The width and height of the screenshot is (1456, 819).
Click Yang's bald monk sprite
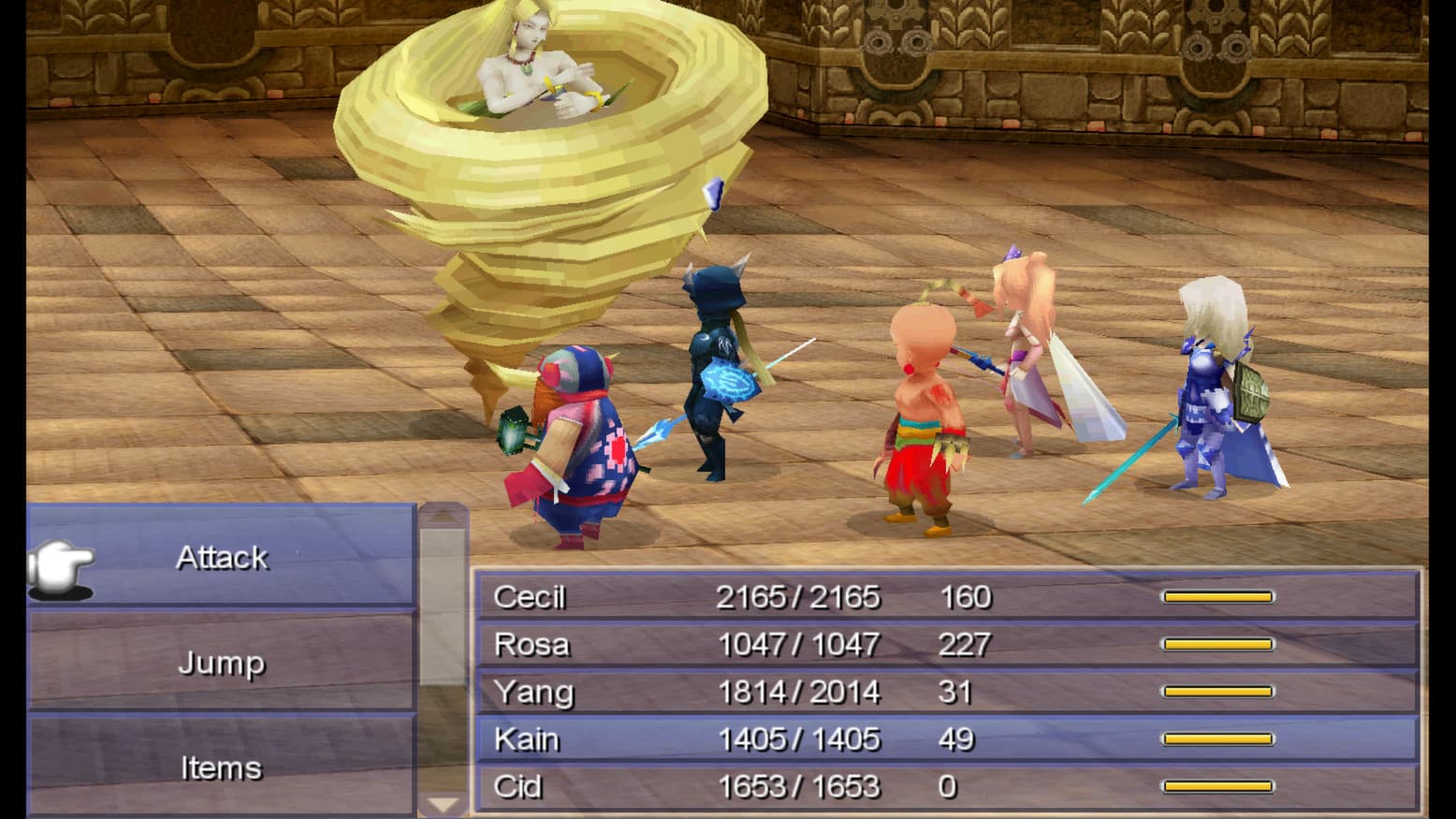pyautogui.click(x=922, y=402)
